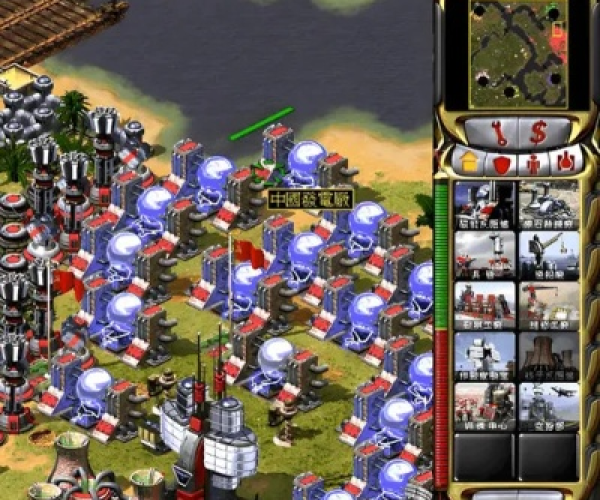Image resolution: width=600 pixels, height=500 pixels.
Task: Open the infantry production tab
Action: [533, 160]
